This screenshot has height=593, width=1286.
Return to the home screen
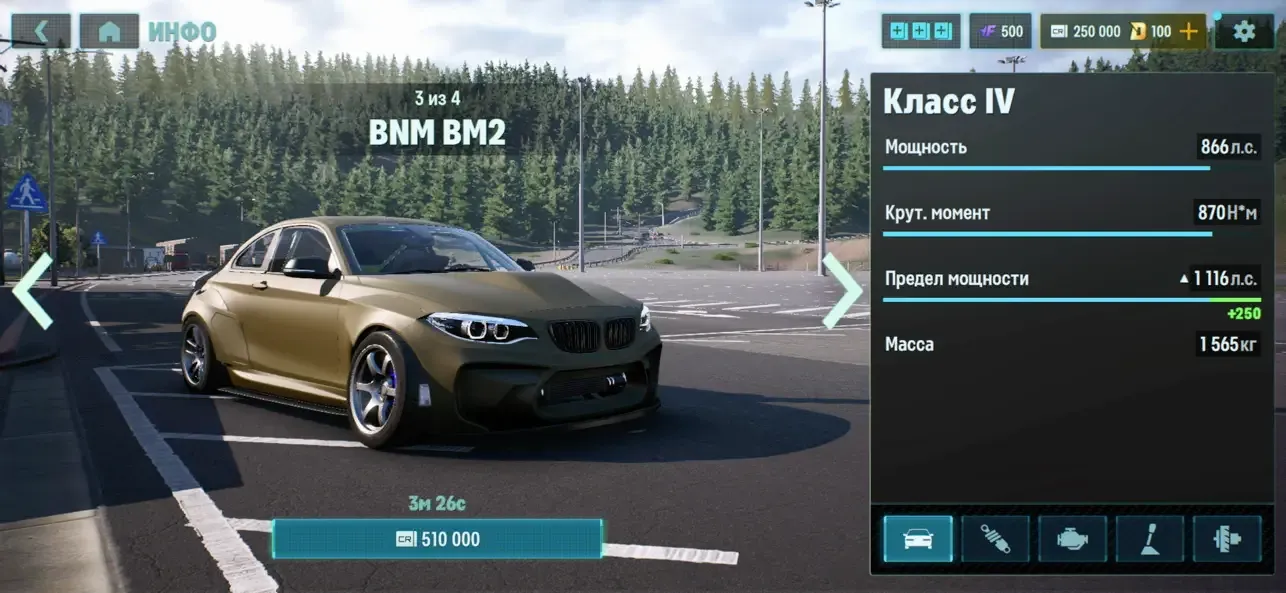click(109, 31)
